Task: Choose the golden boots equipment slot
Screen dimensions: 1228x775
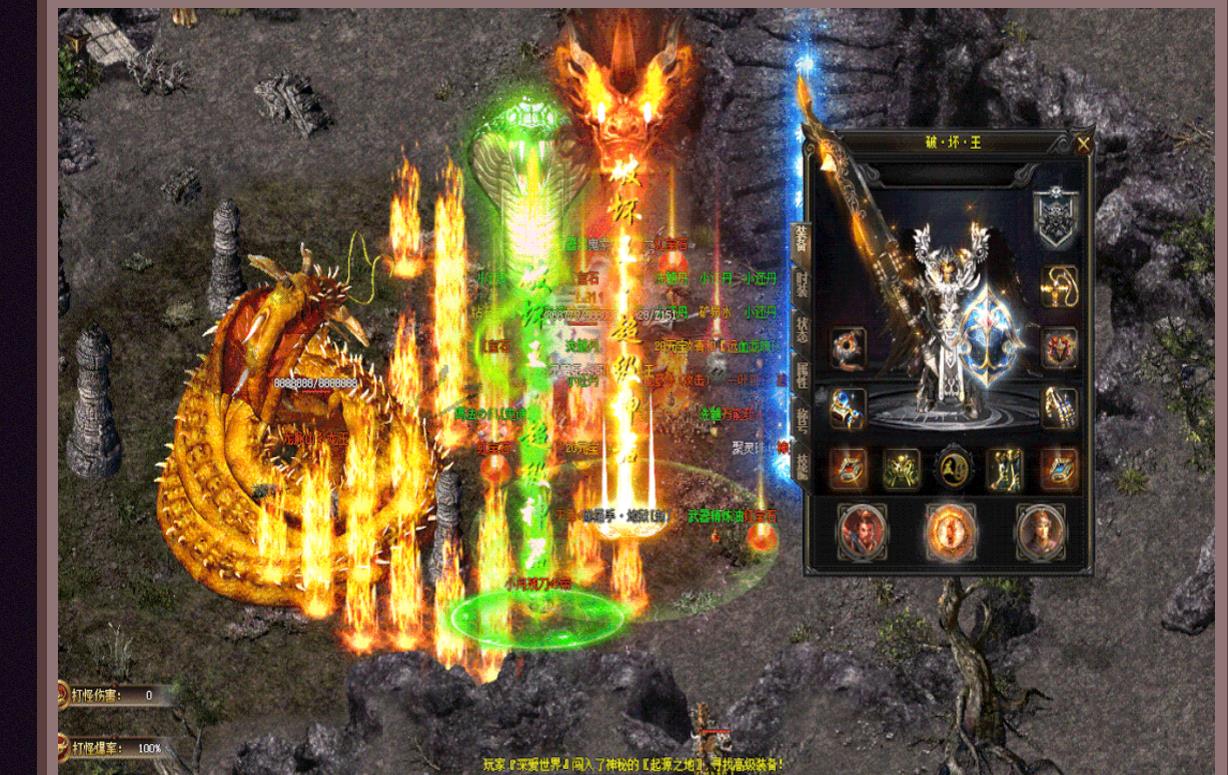Action: tap(1005, 469)
